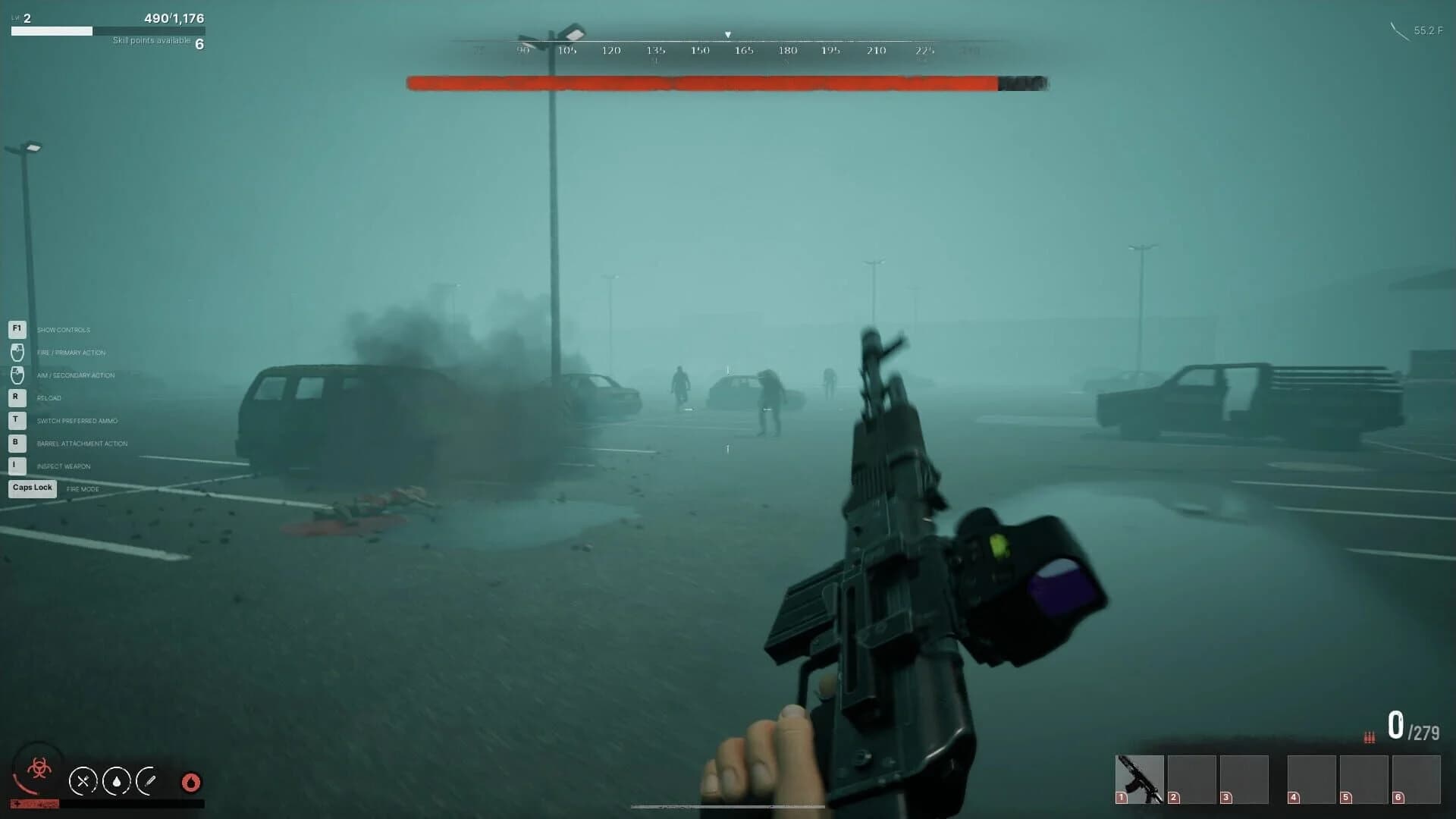Click the right mouse Aim / Secondary Action icon
Image resolution: width=1456 pixels, height=819 pixels.
click(x=16, y=375)
